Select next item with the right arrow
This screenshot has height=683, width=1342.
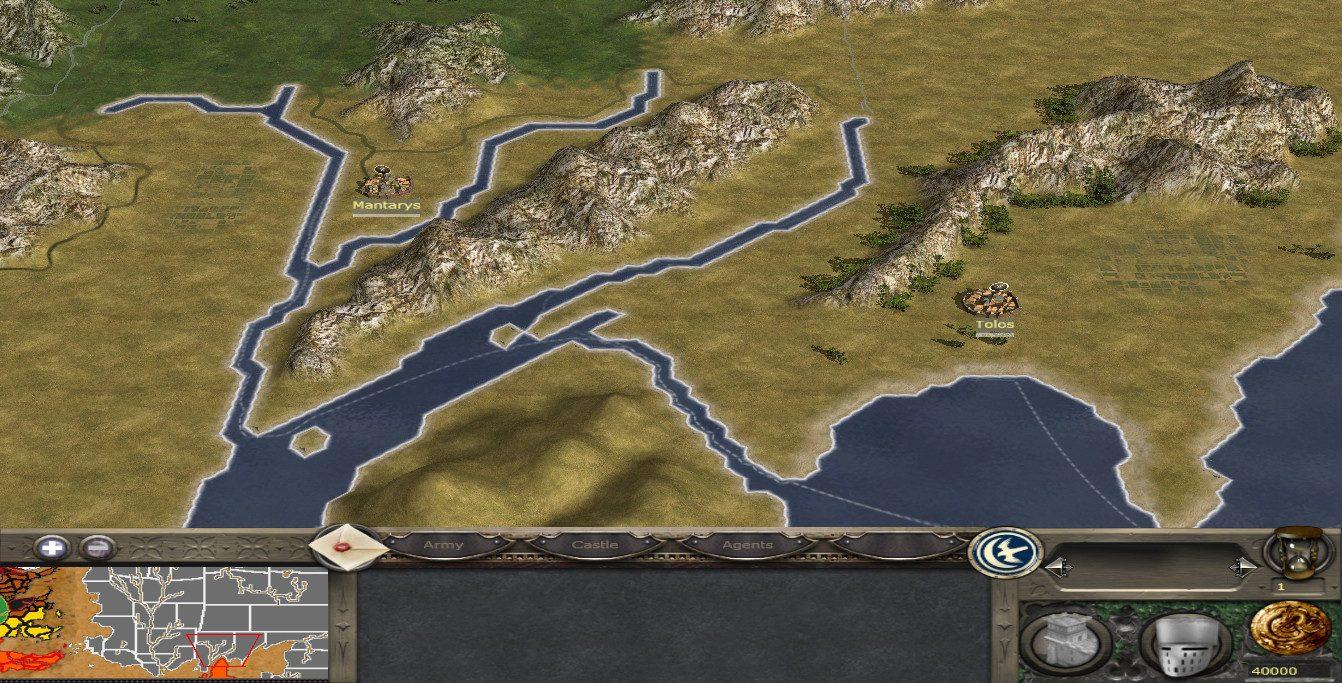[1243, 567]
